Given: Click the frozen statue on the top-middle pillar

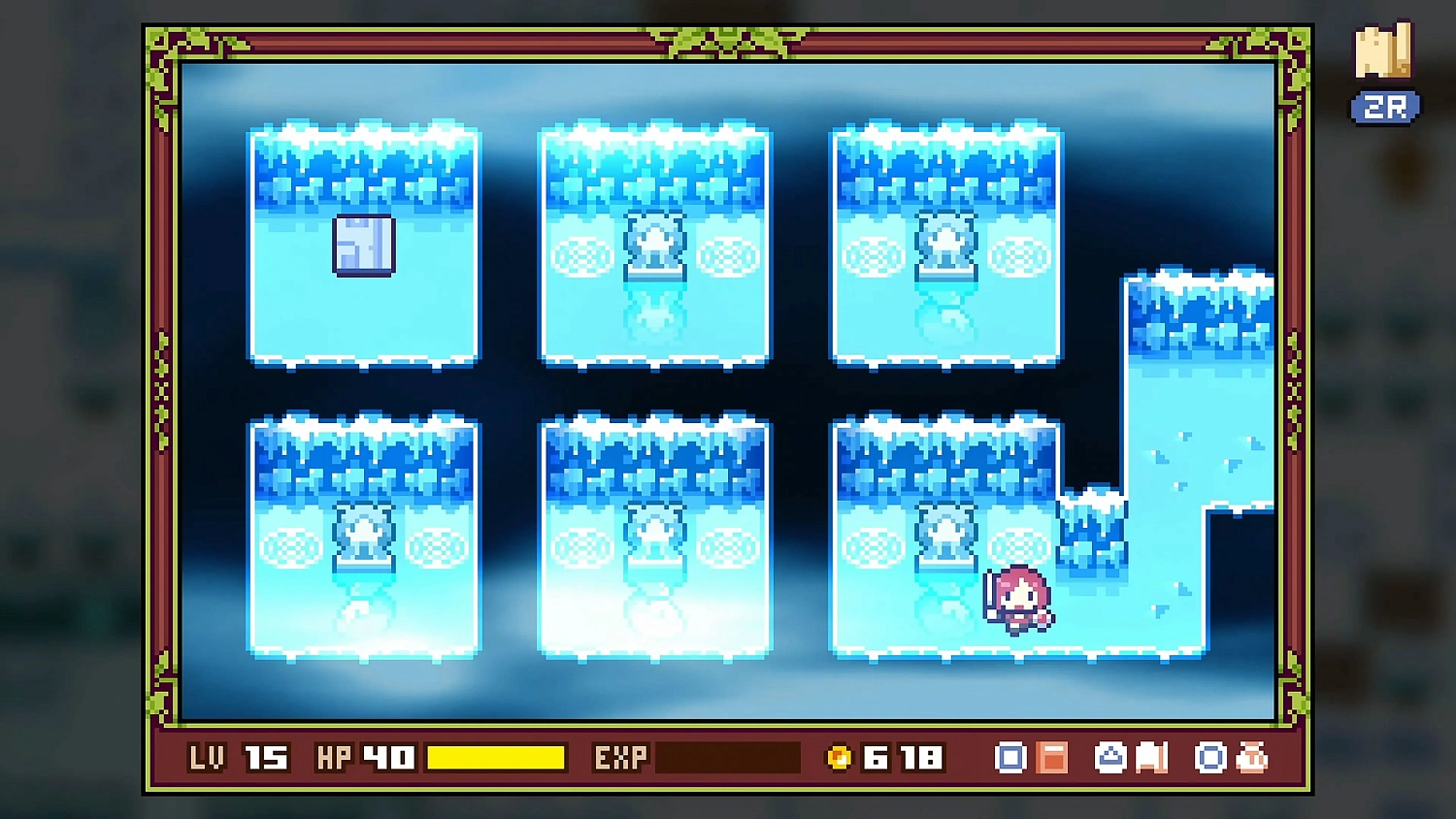Looking at the screenshot, I should [653, 241].
